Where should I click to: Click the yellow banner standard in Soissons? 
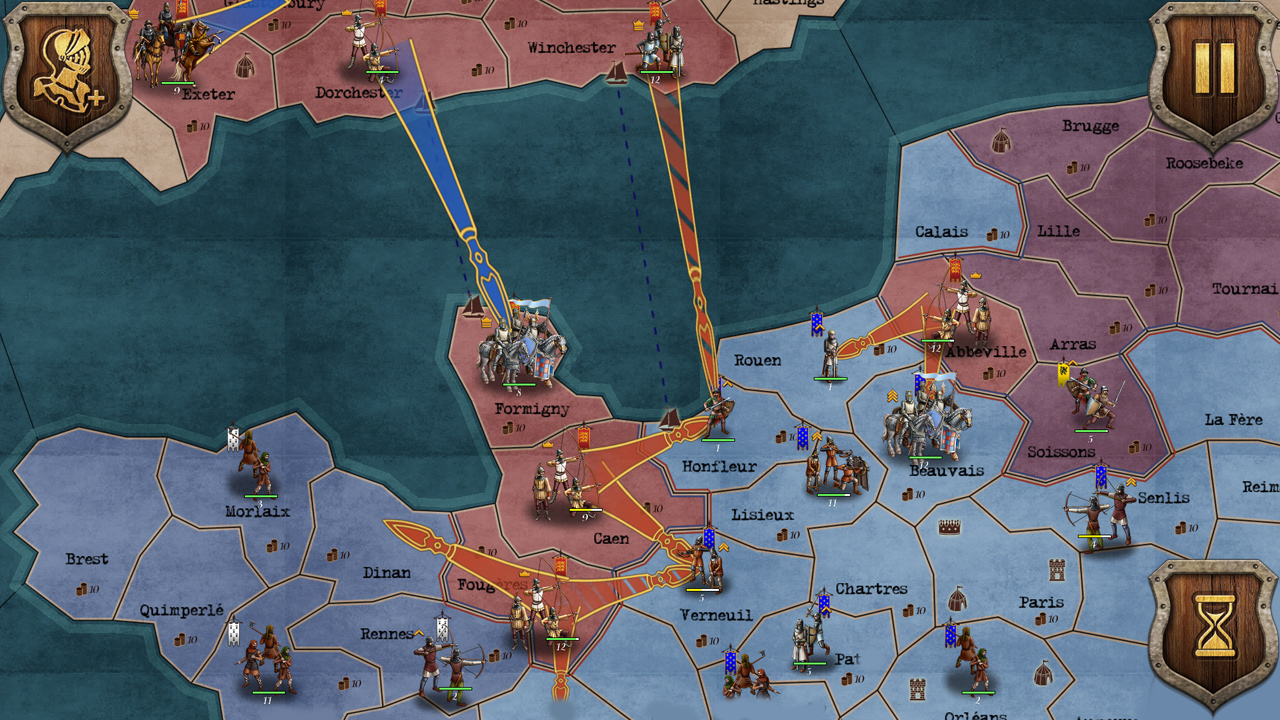[x=1063, y=375]
